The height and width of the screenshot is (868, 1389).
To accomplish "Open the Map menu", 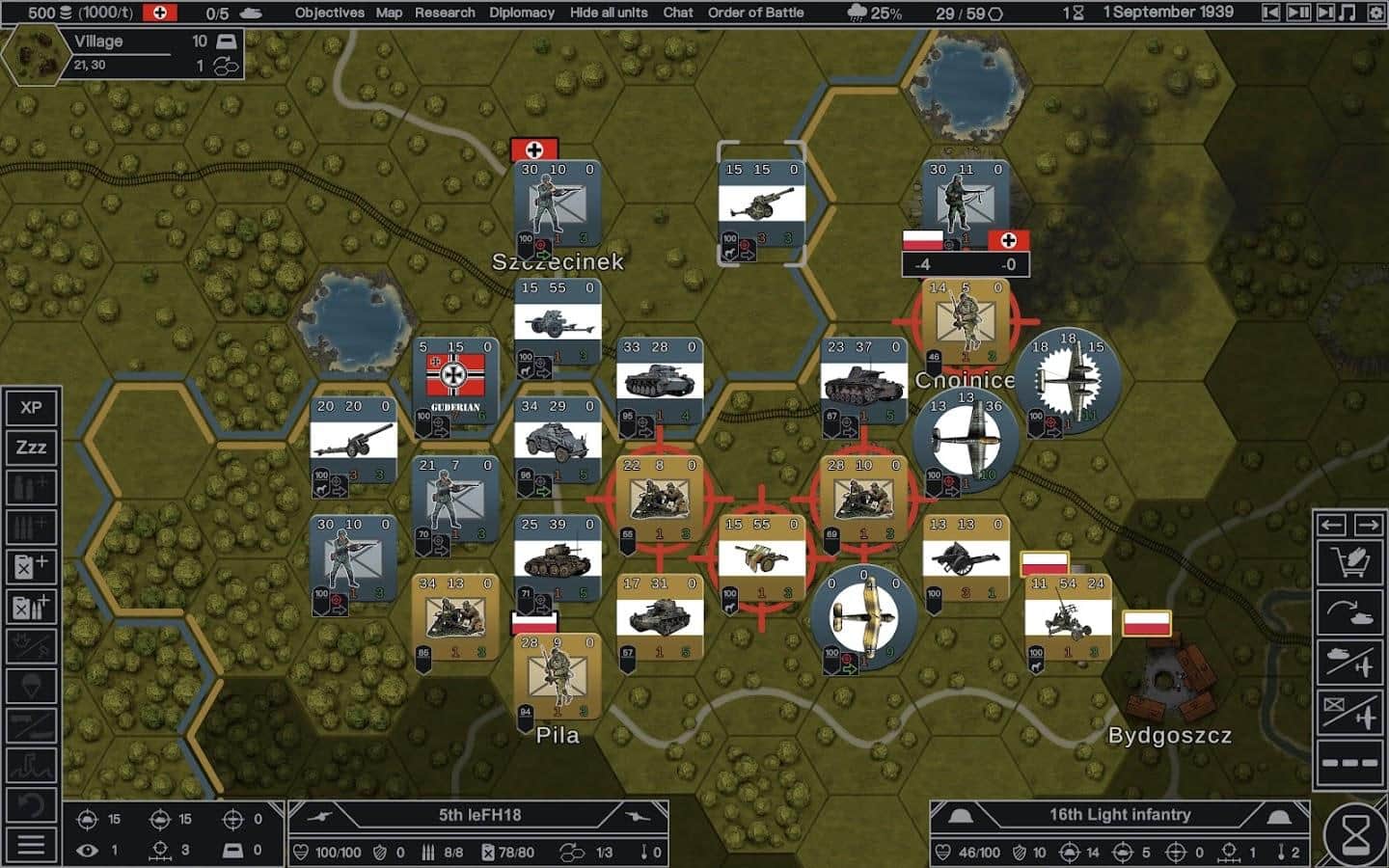I will click(389, 13).
